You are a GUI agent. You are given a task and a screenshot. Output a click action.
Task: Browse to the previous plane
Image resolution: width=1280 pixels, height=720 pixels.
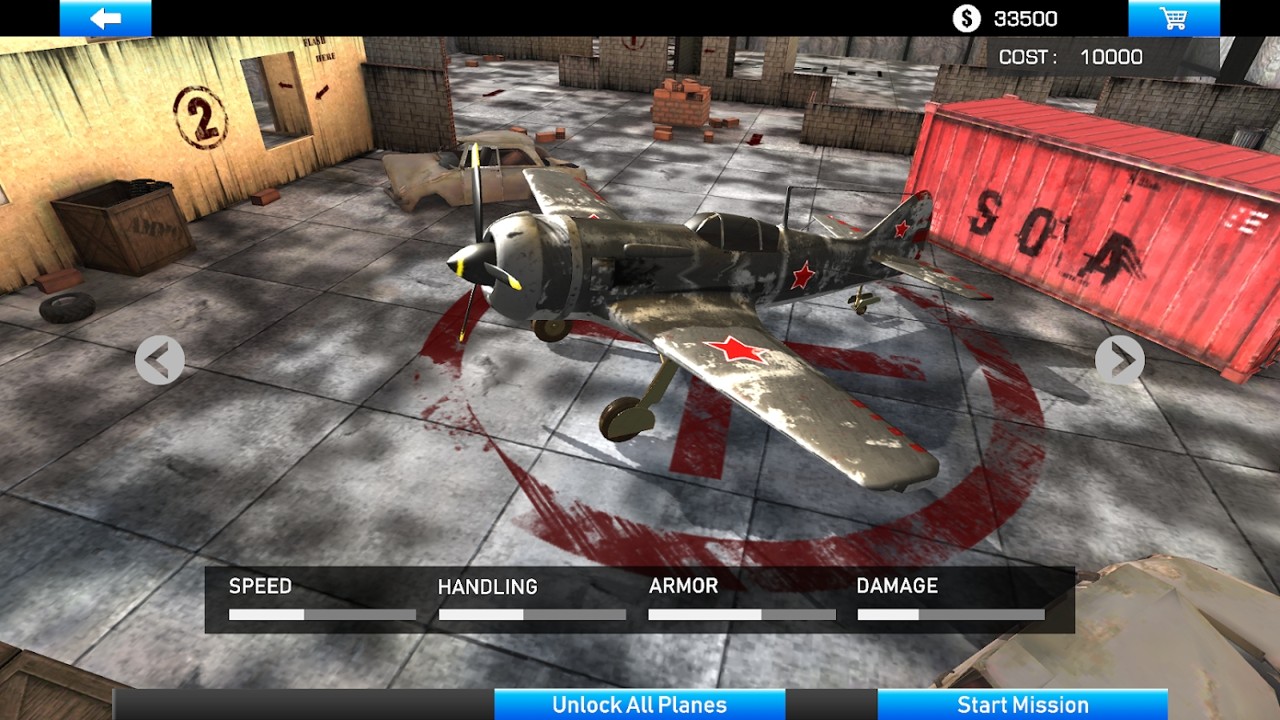[159, 359]
